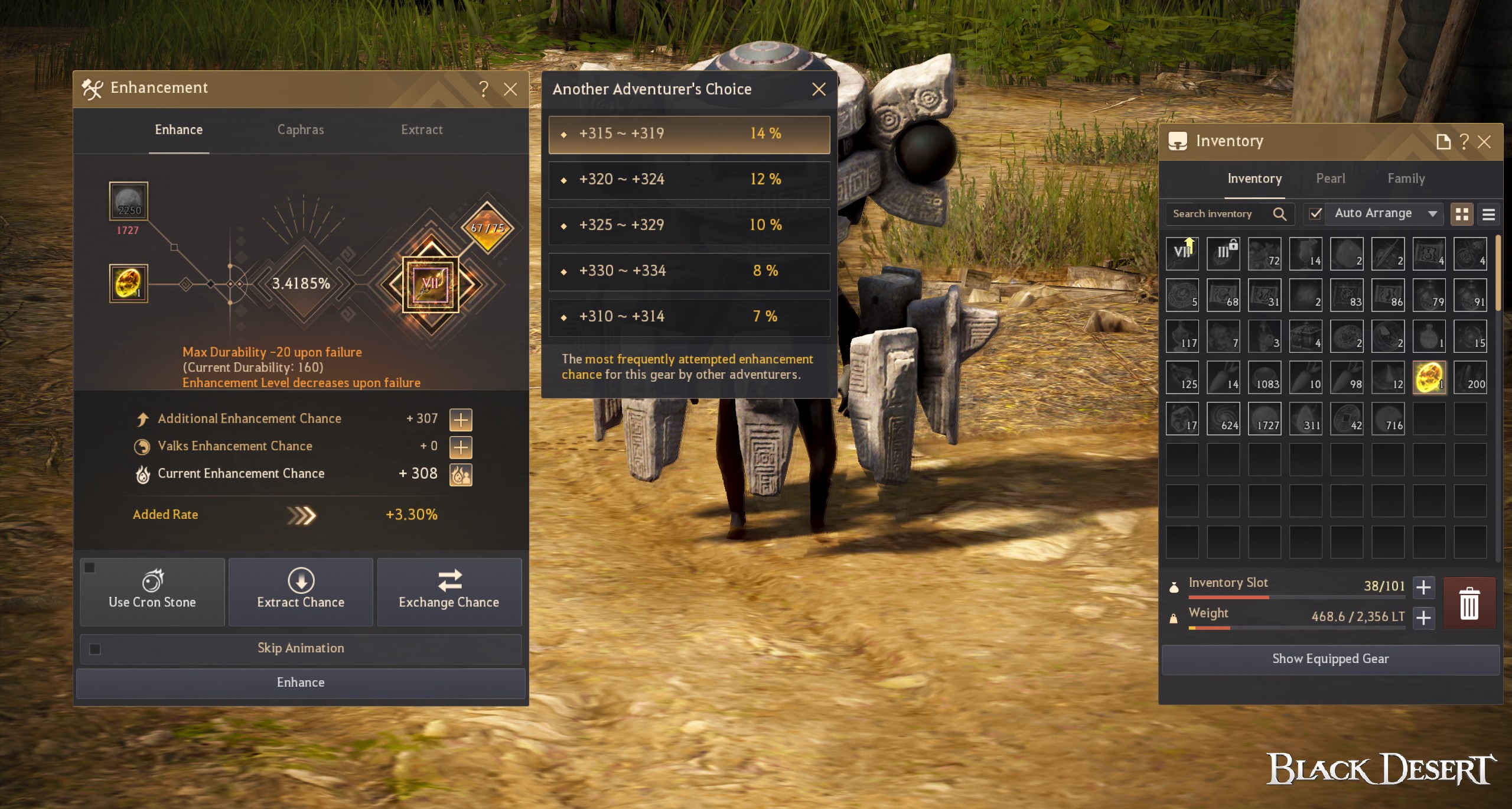Open the Family inventory tab

(x=1406, y=178)
